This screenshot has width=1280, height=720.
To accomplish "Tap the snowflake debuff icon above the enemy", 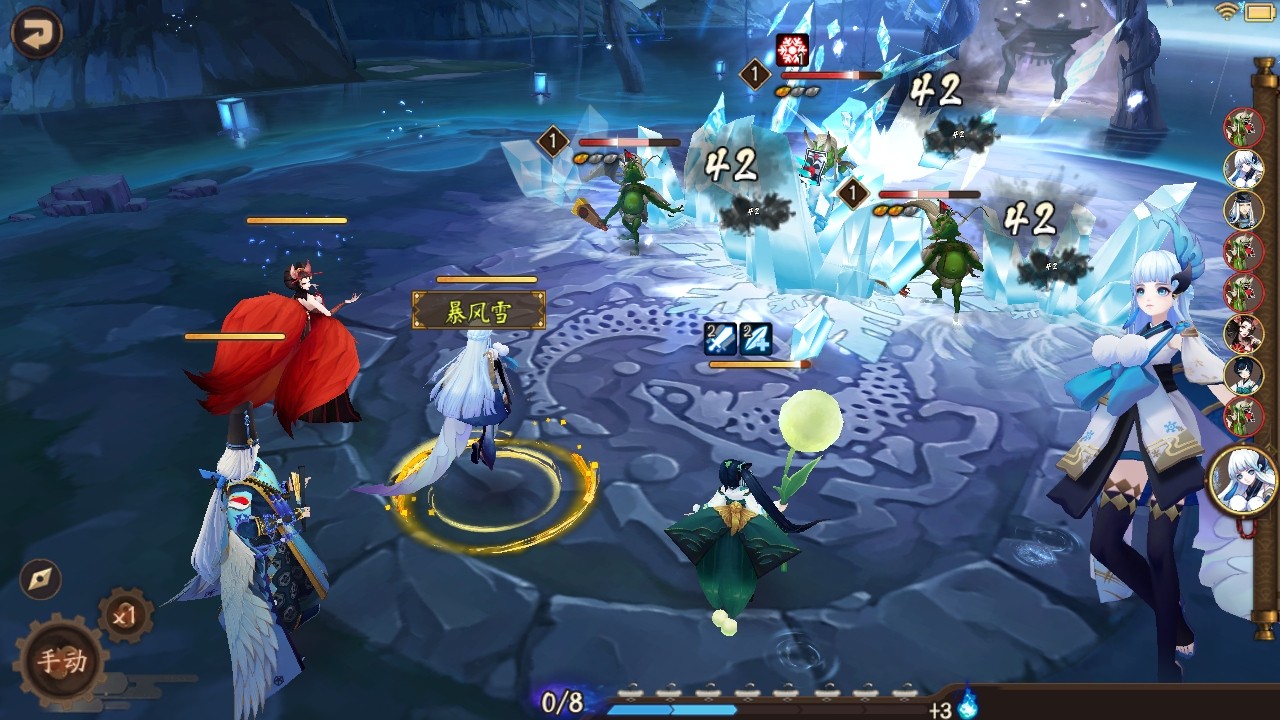I will pyautogui.click(x=792, y=51).
